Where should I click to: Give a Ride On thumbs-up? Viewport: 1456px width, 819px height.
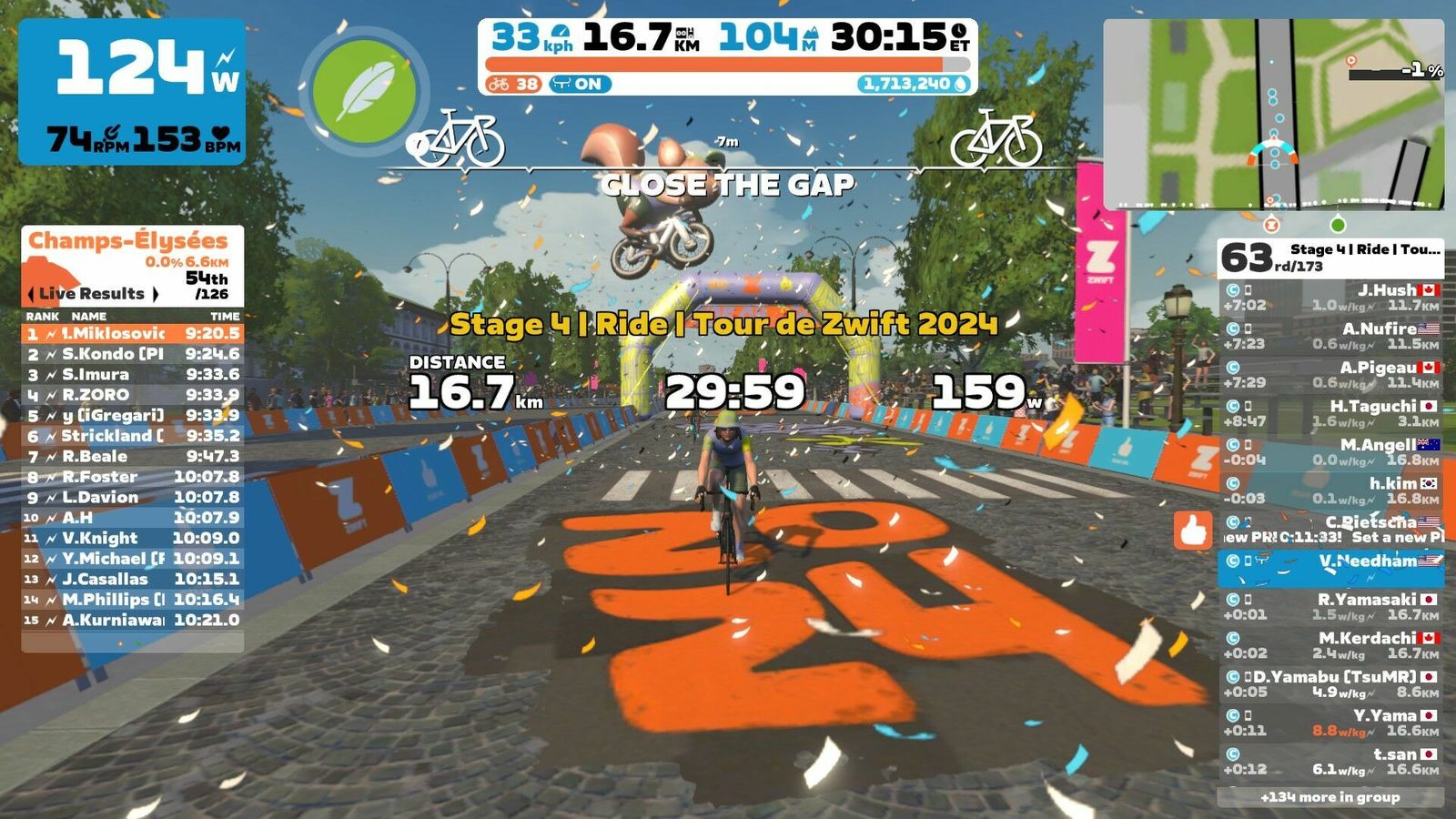1193,530
